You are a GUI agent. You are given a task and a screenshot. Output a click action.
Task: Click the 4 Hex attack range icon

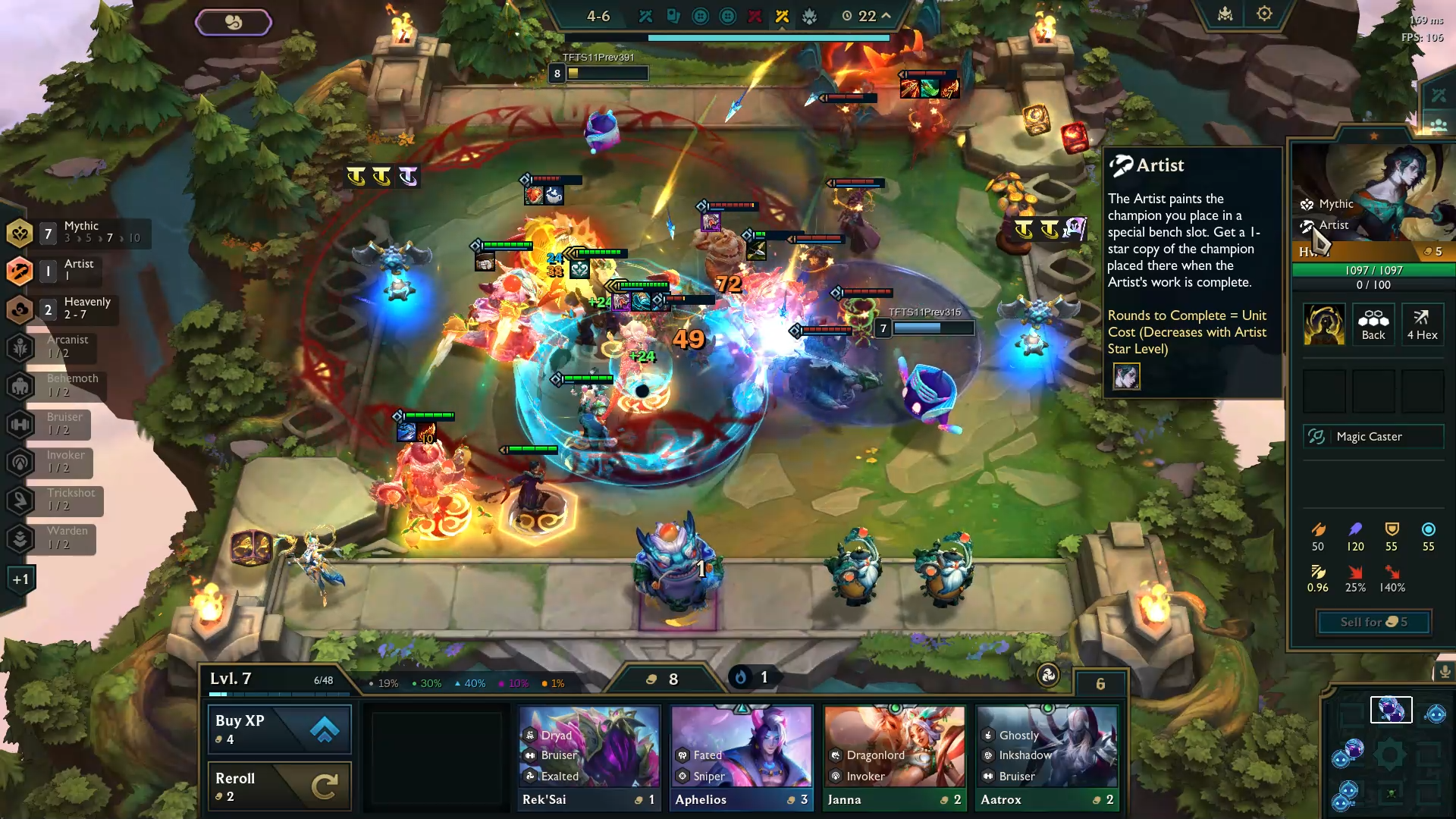tap(1423, 324)
